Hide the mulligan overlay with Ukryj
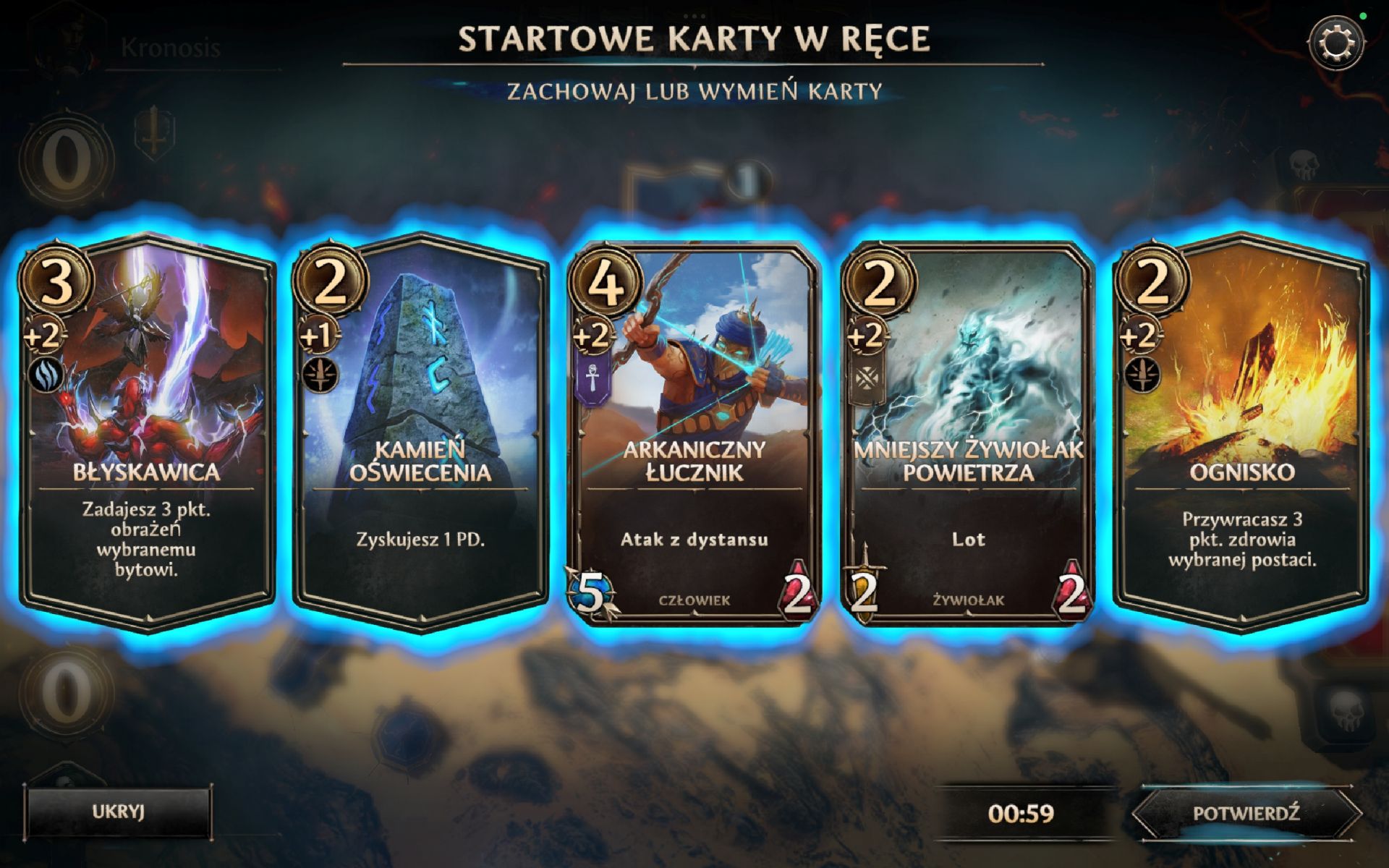This screenshot has width=1389, height=868. [119, 812]
